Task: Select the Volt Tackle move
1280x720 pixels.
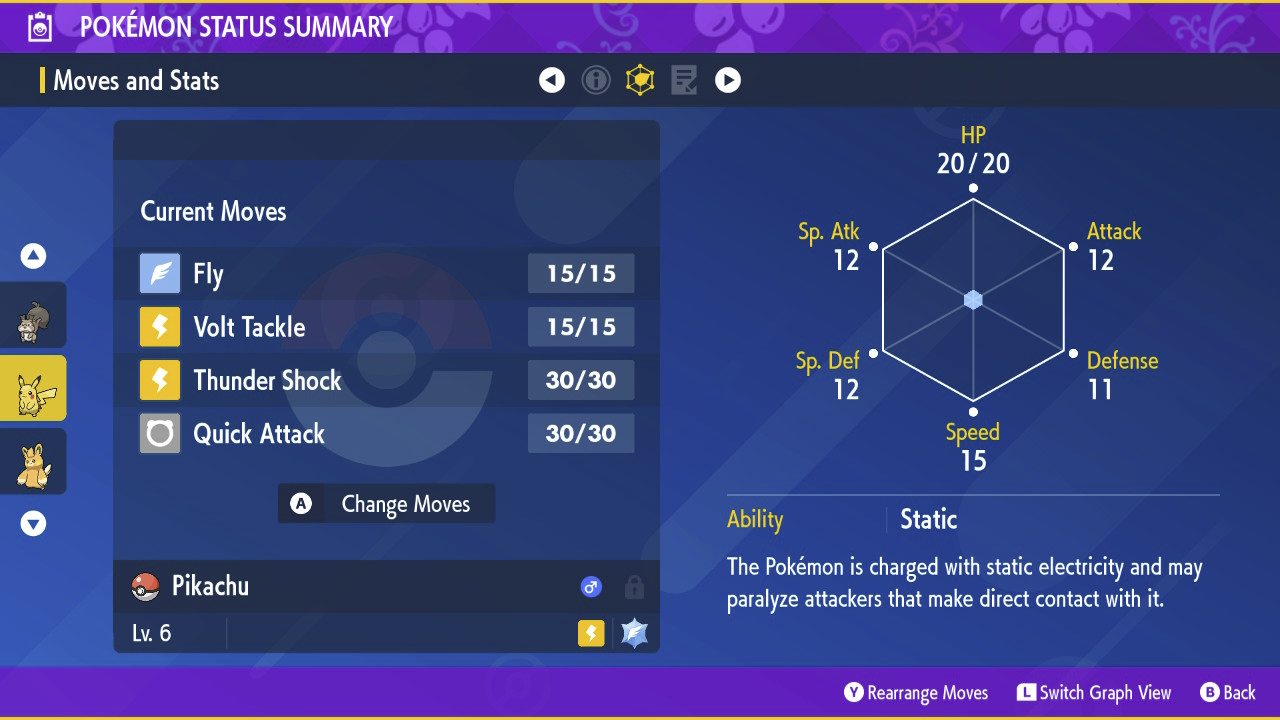Action: 386,327
